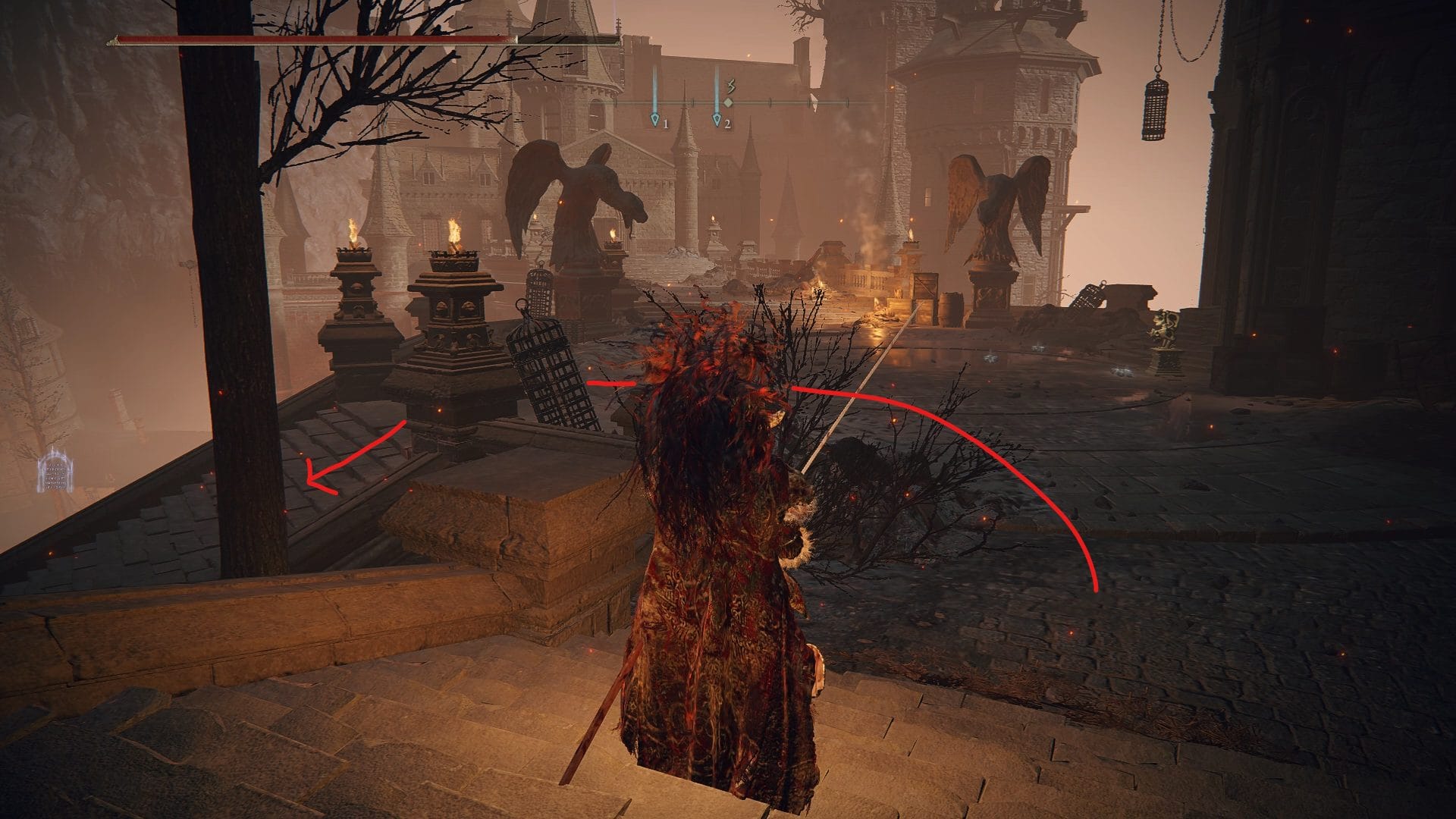Viewport: 1456px width, 819px height.
Task: Click the diamond marker on the compass bar
Action: pyautogui.click(x=728, y=102)
